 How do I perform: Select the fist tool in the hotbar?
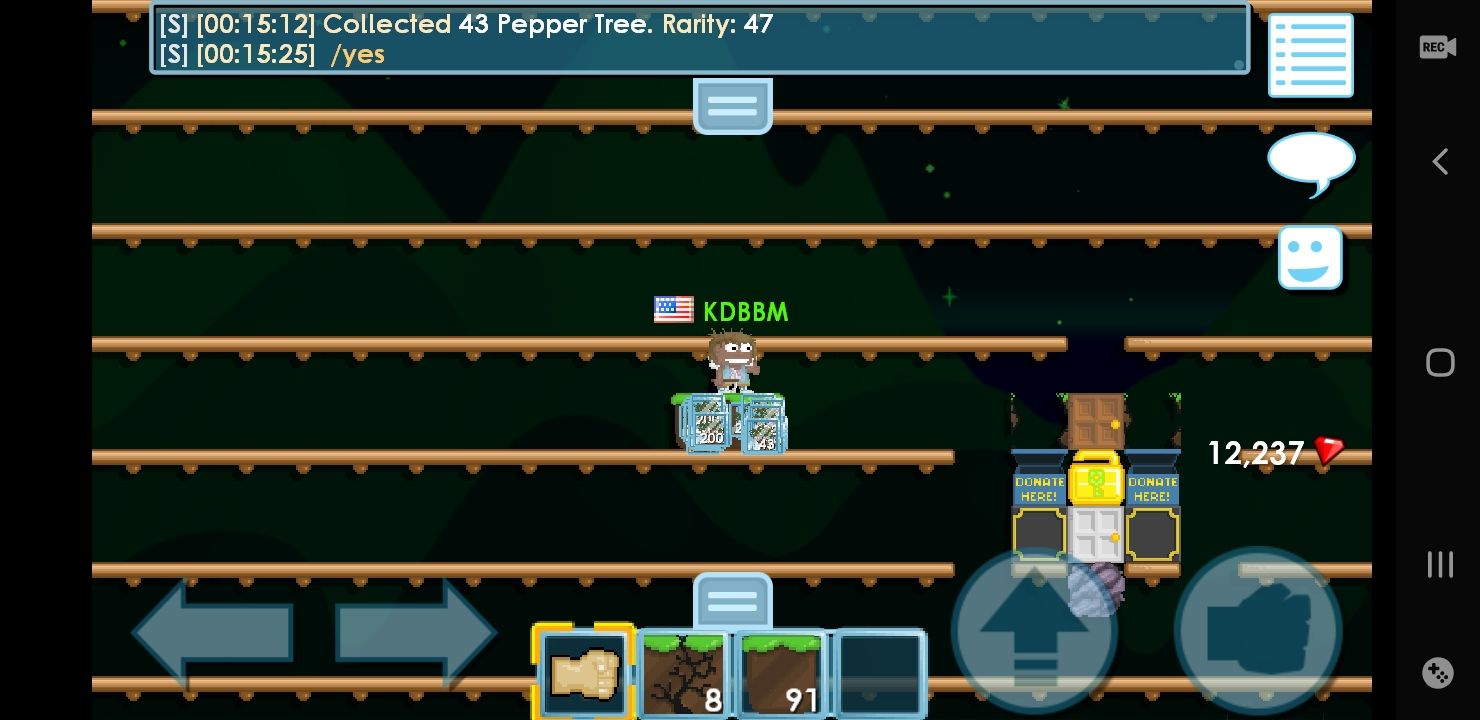coord(585,672)
